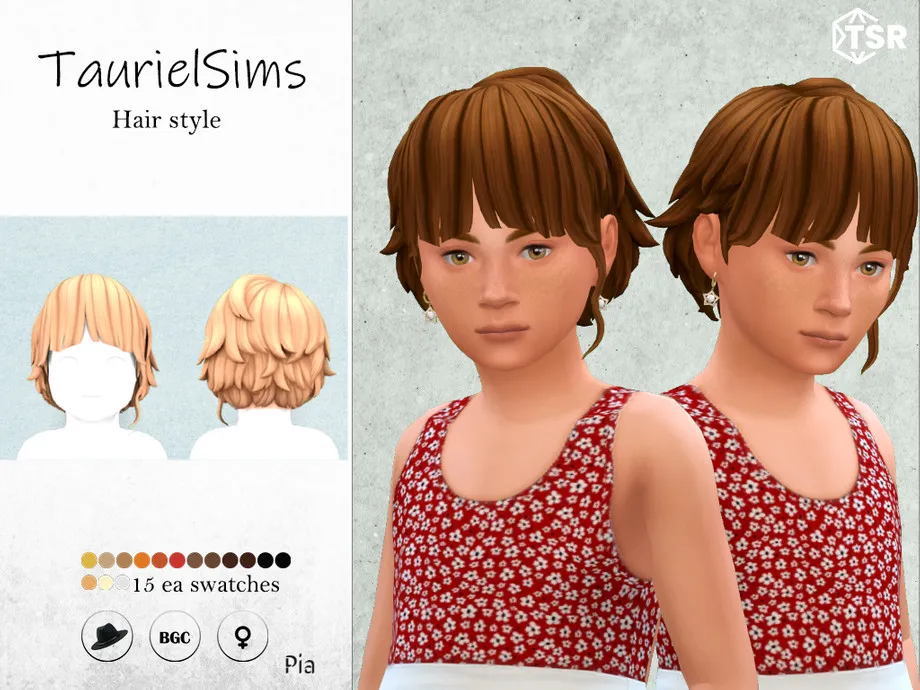Image resolution: width=920 pixels, height=690 pixels.
Task: Select the BGC badge icon
Action: click(175, 636)
